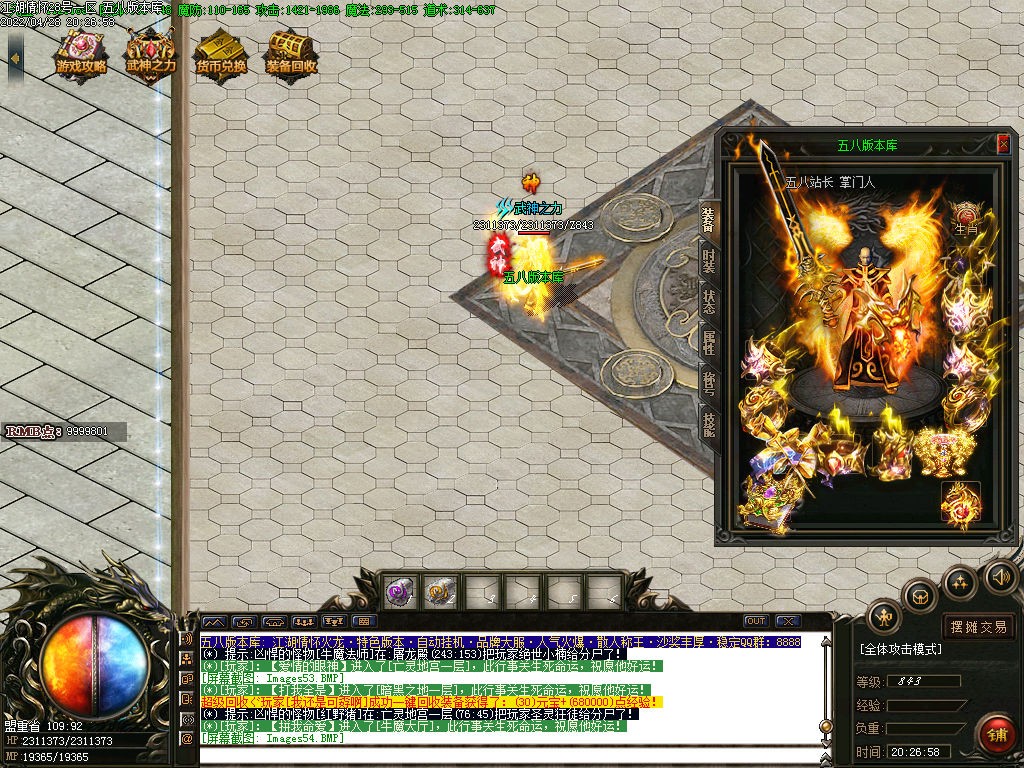
Task: Toggle the sound speaker icon
Action: coord(1001,576)
